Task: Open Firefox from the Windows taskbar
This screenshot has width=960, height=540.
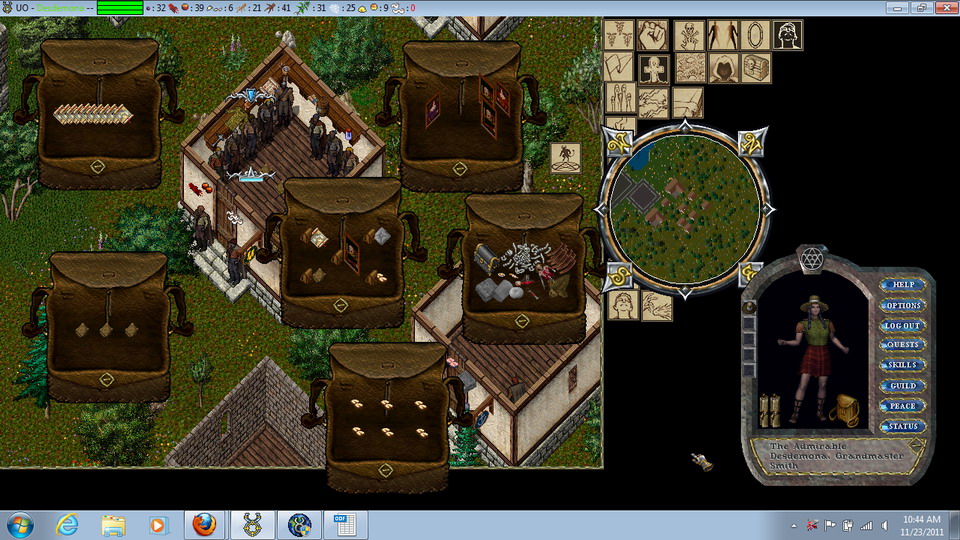Action: tap(204, 524)
